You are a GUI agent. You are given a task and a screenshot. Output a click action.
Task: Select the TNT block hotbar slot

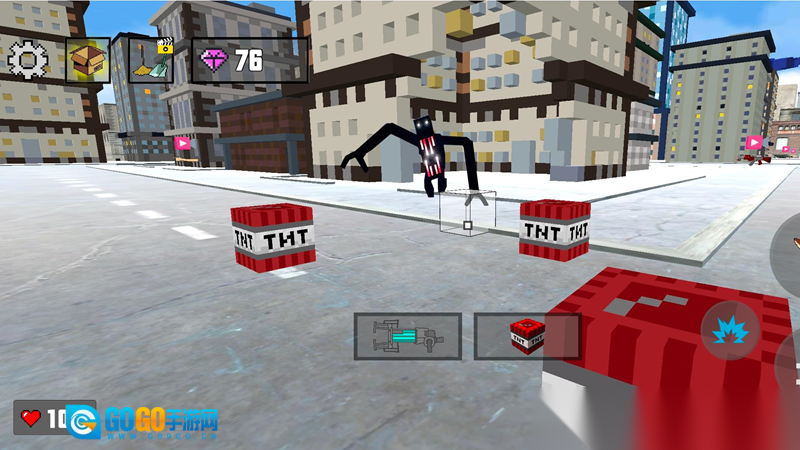coord(527,336)
